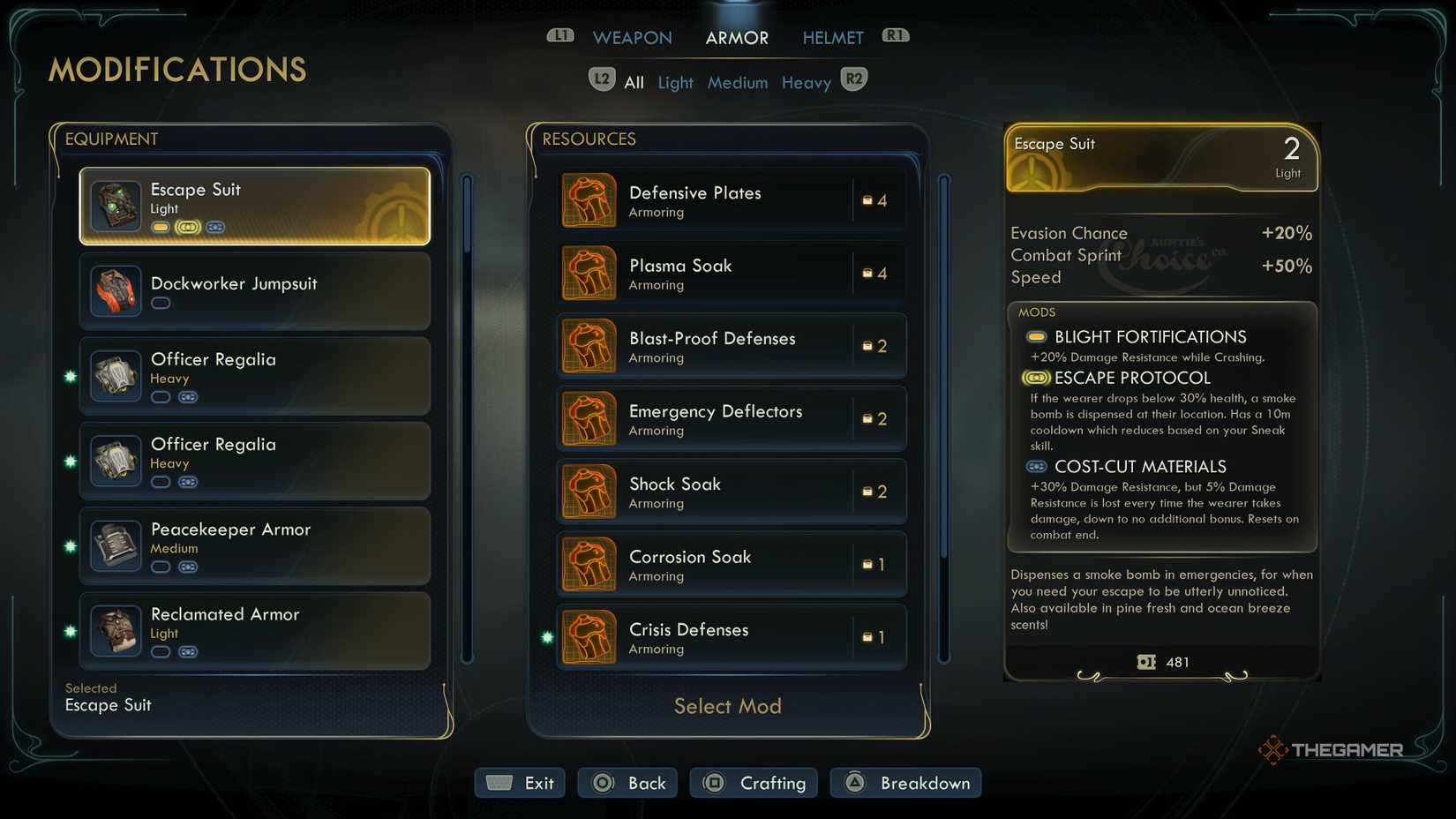Click the Breakdown button

pyautogui.click(x=904, y=782)
